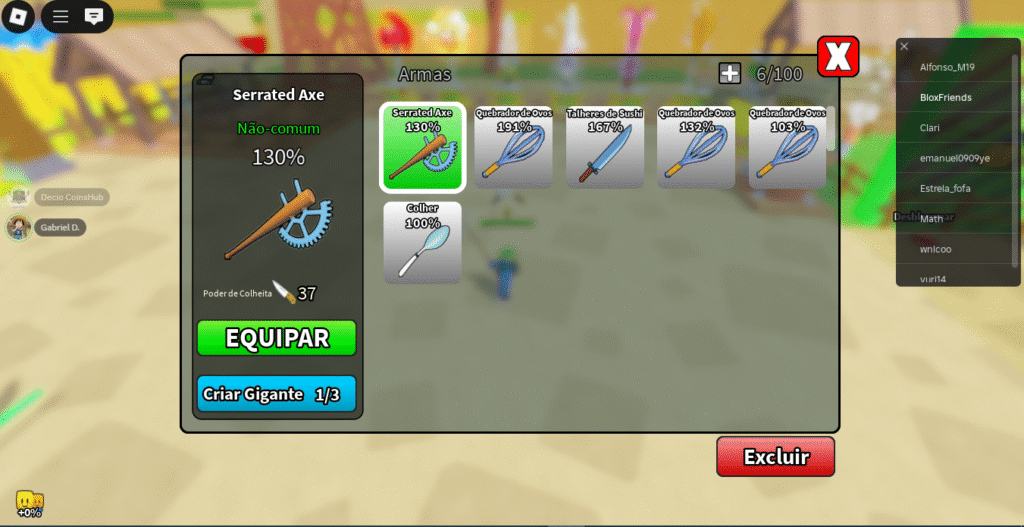Viewport: 1024px width, 527px height.
Task: Select BloxFriends in the player list
Action: (x=946, y=98)
